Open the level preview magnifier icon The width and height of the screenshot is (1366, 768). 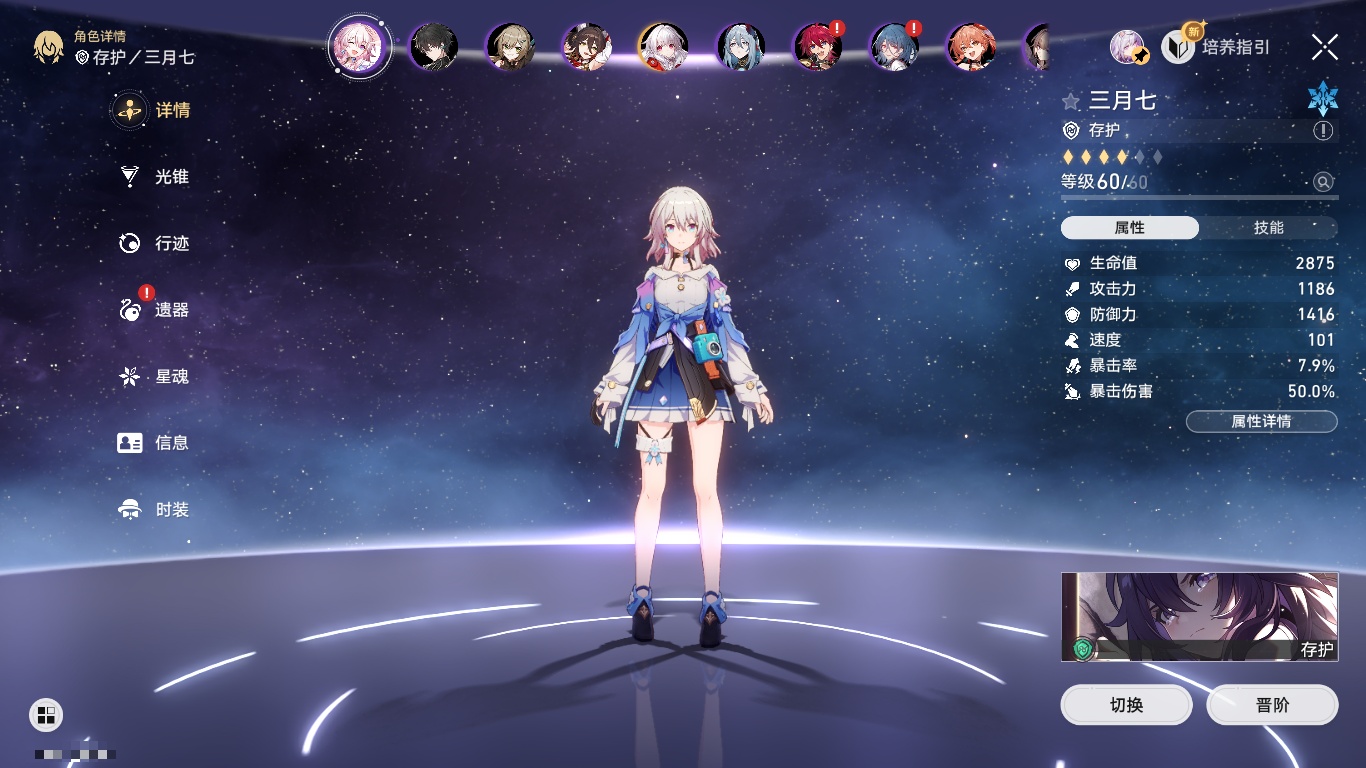pos(1323,182)
